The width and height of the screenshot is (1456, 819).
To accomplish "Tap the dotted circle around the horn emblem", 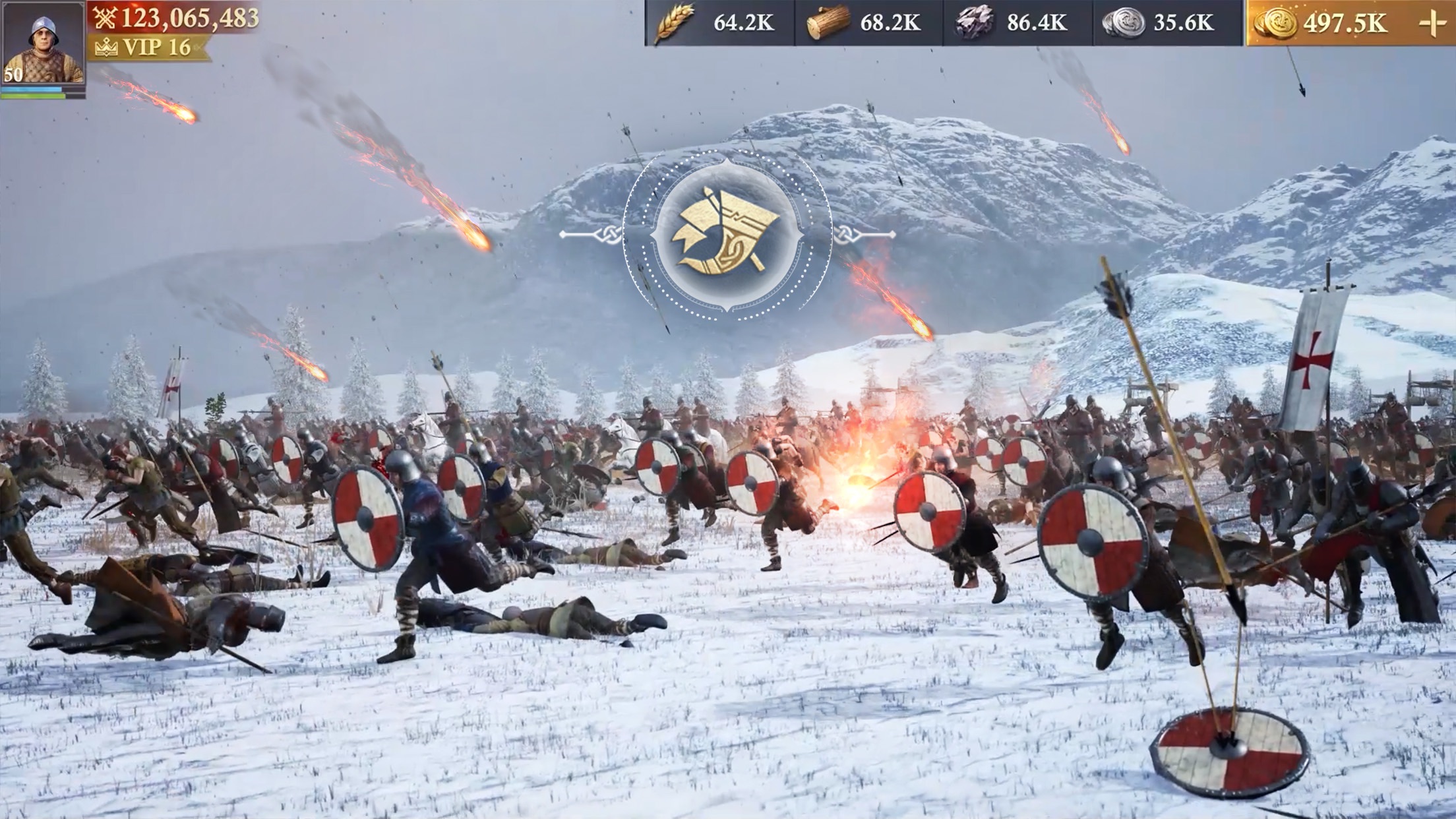I will pyautogui.click(x=727, y=164).
